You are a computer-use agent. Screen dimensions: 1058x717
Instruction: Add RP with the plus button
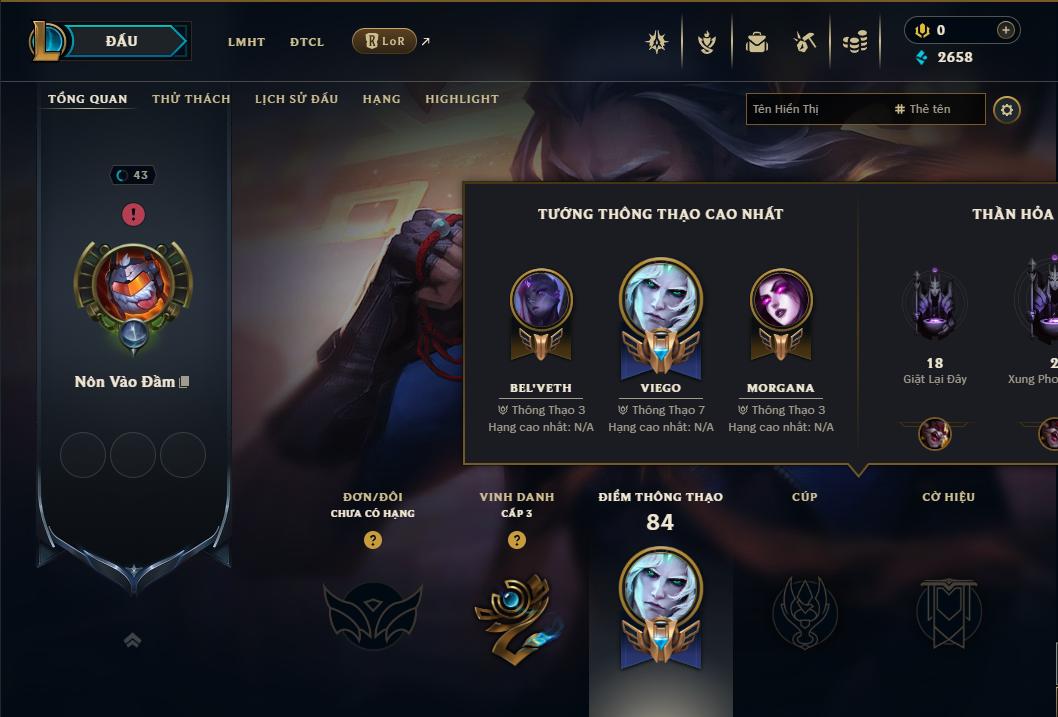tap(1005, 31)
